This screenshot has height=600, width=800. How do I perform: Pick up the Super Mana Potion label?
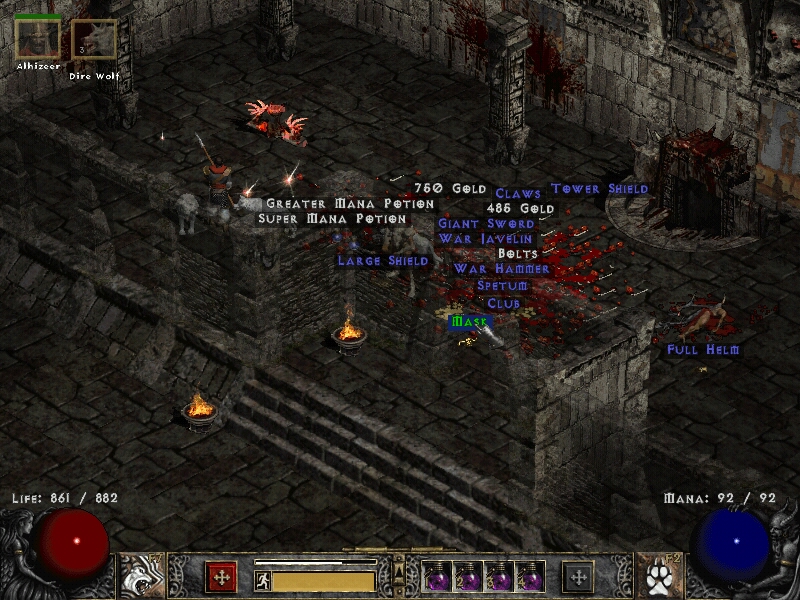(x=333, y=219)
